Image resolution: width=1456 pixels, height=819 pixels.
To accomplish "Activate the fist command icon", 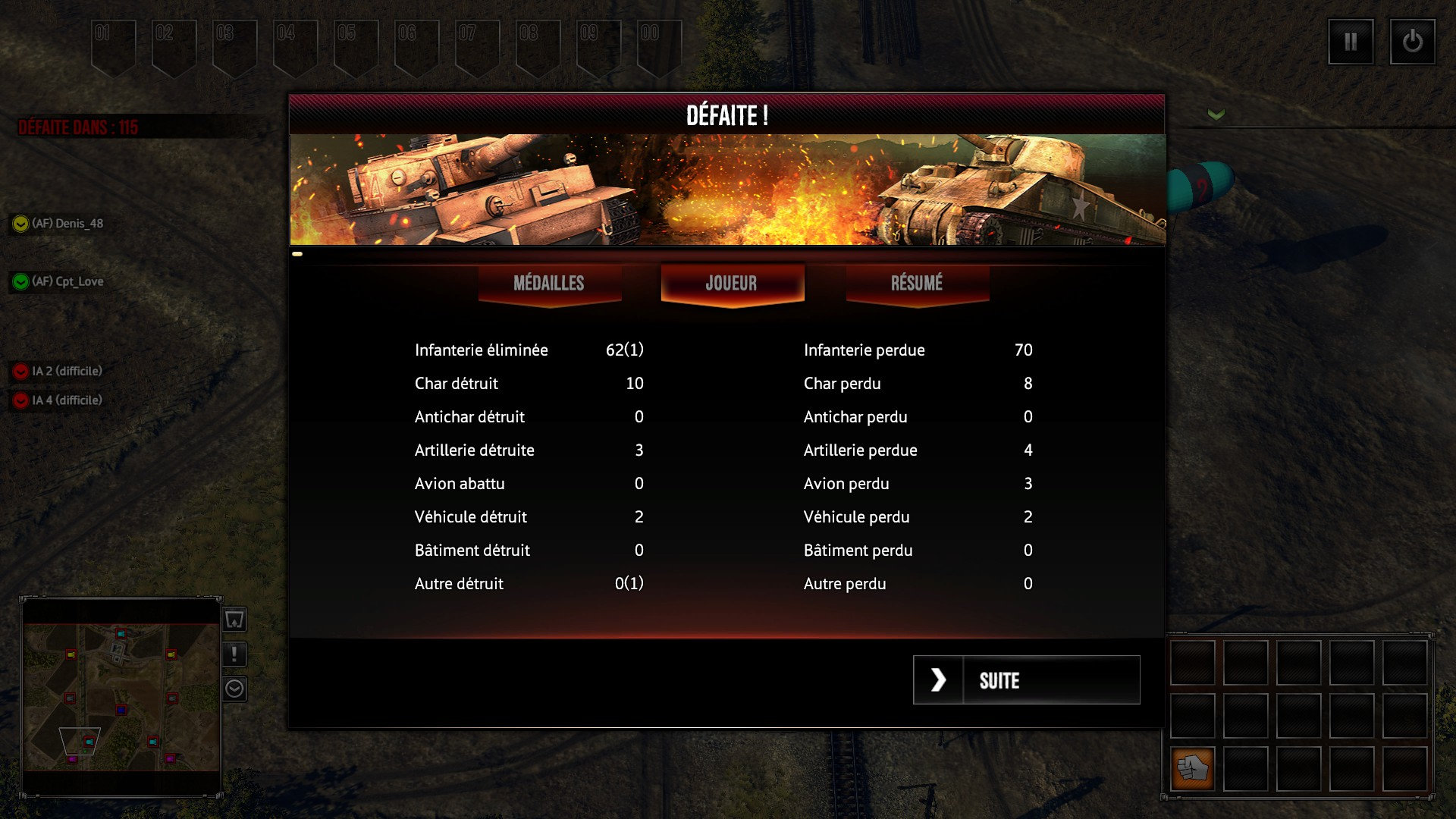I will [1192, 768].
